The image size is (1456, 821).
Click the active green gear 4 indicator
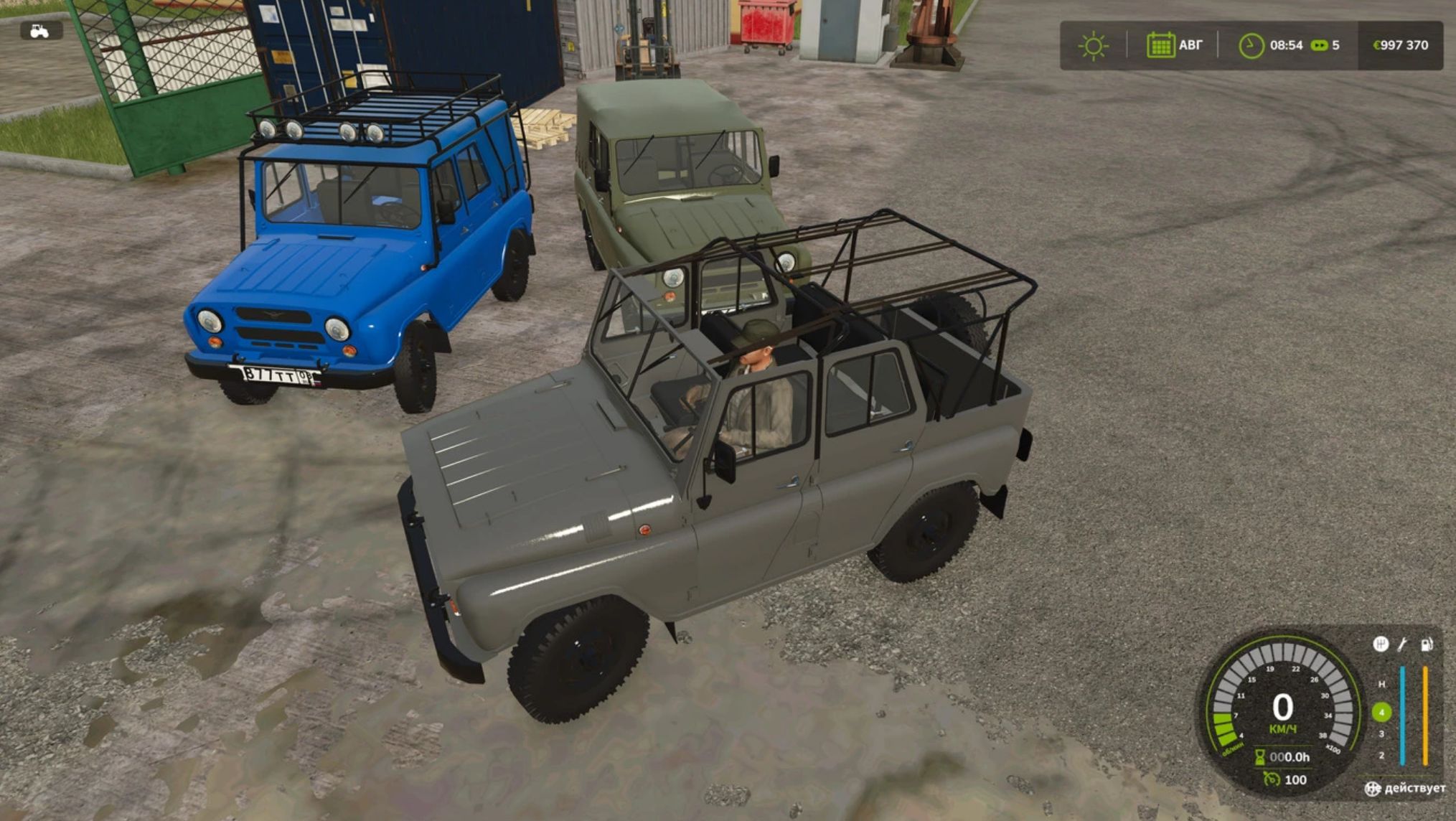tap(1382, 712)
